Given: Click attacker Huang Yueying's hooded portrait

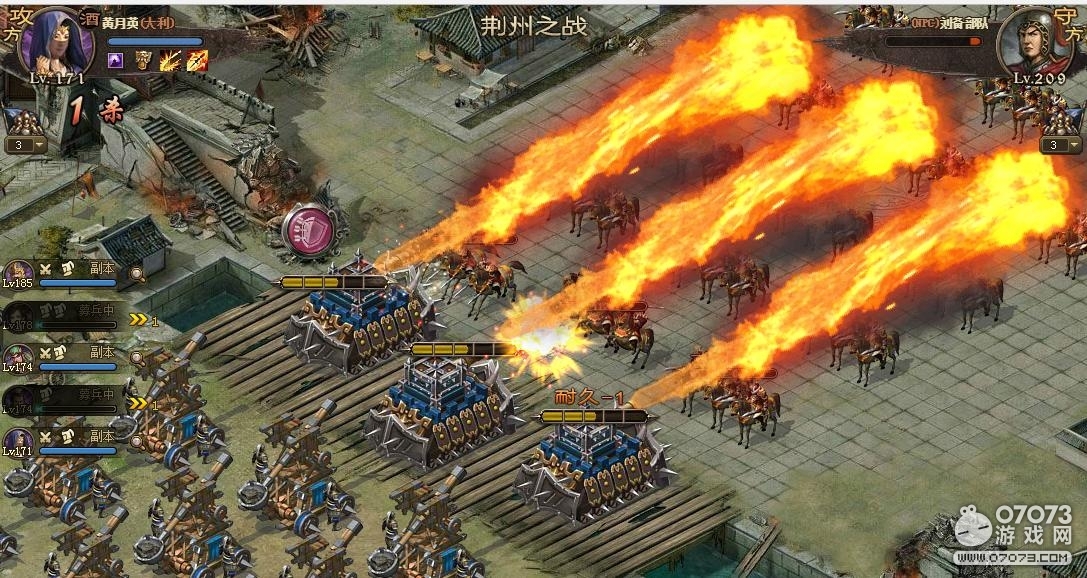Looking at the screenshot, I should tap(57, 40).
